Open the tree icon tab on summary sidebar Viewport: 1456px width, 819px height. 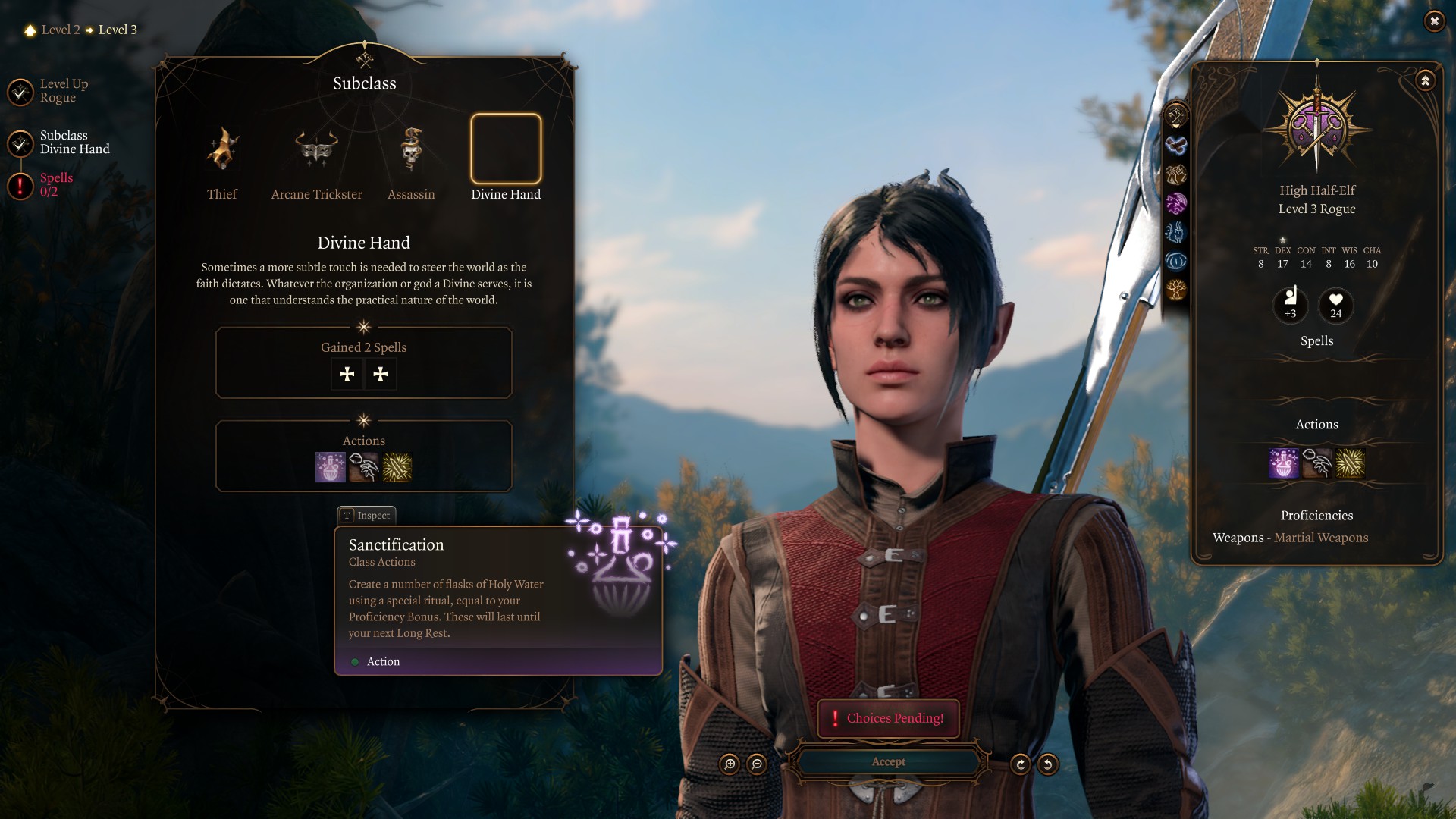(x=1176, y=290)
